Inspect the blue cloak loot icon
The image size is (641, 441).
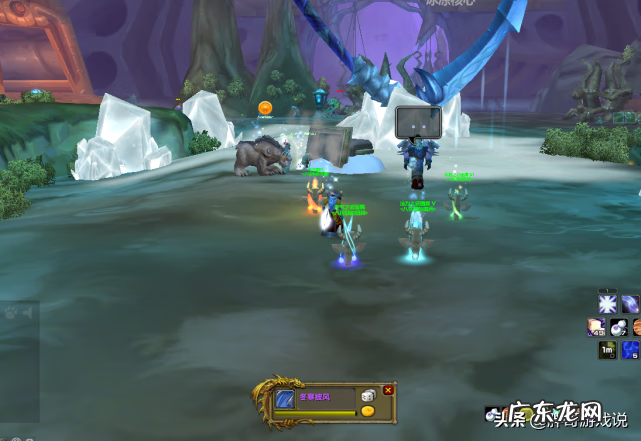(x=285, y=400)
